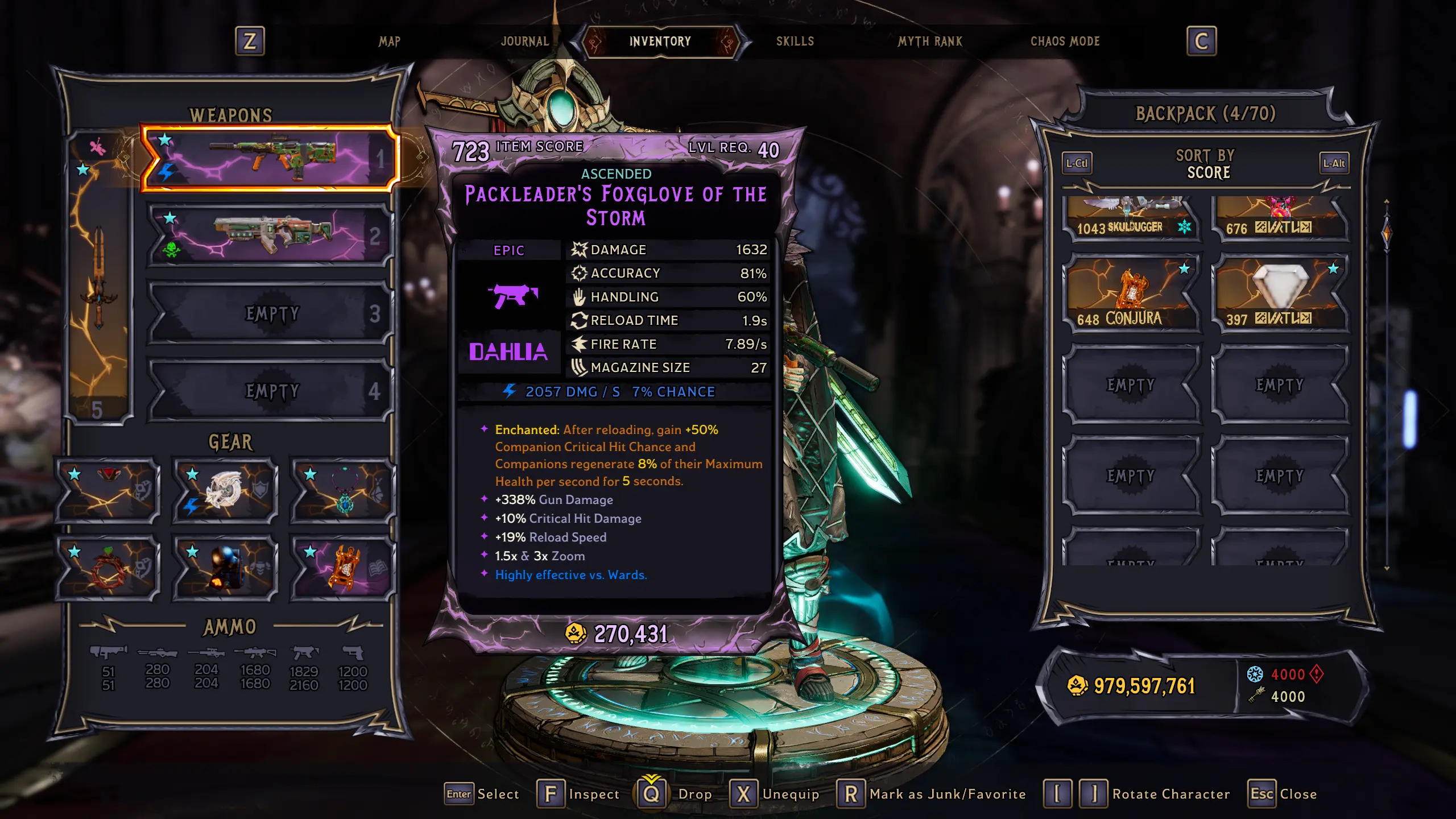Open the Journal tab
The image size is (1456, 819).
[x=524, y=42]
